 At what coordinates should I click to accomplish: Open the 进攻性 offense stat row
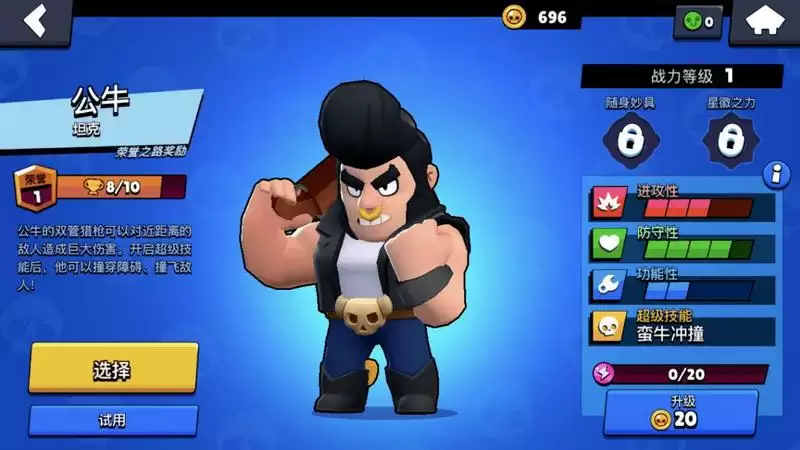[x=682, y=201]
